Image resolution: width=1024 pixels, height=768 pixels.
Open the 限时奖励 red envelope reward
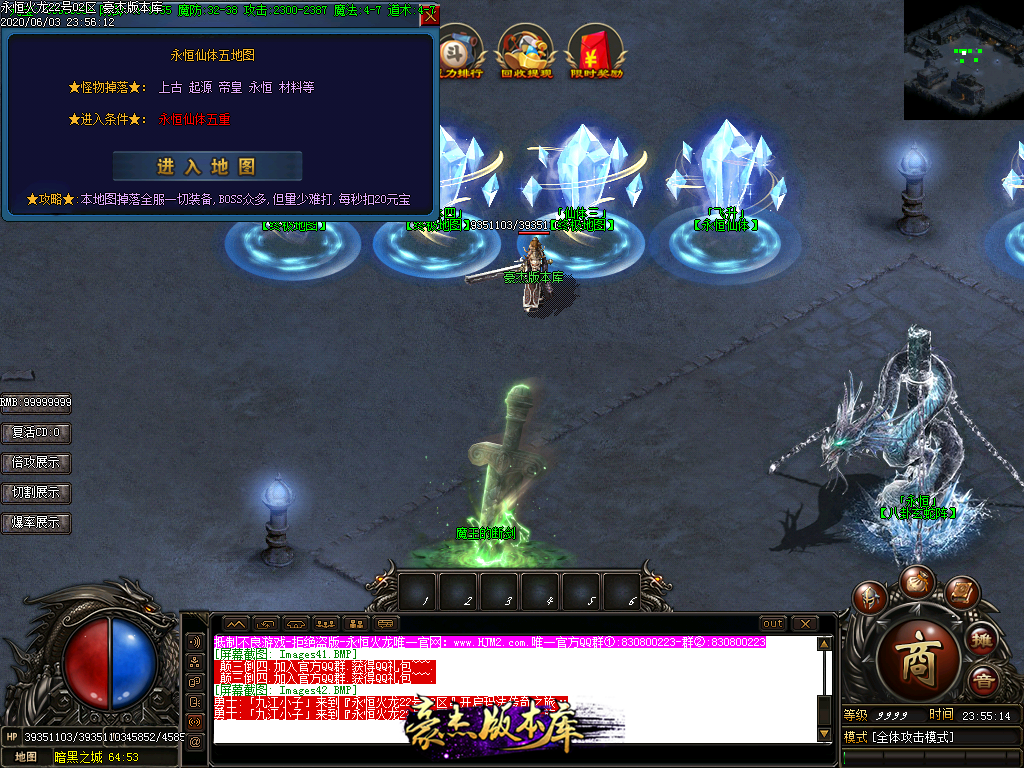click(x=596, y=52)
